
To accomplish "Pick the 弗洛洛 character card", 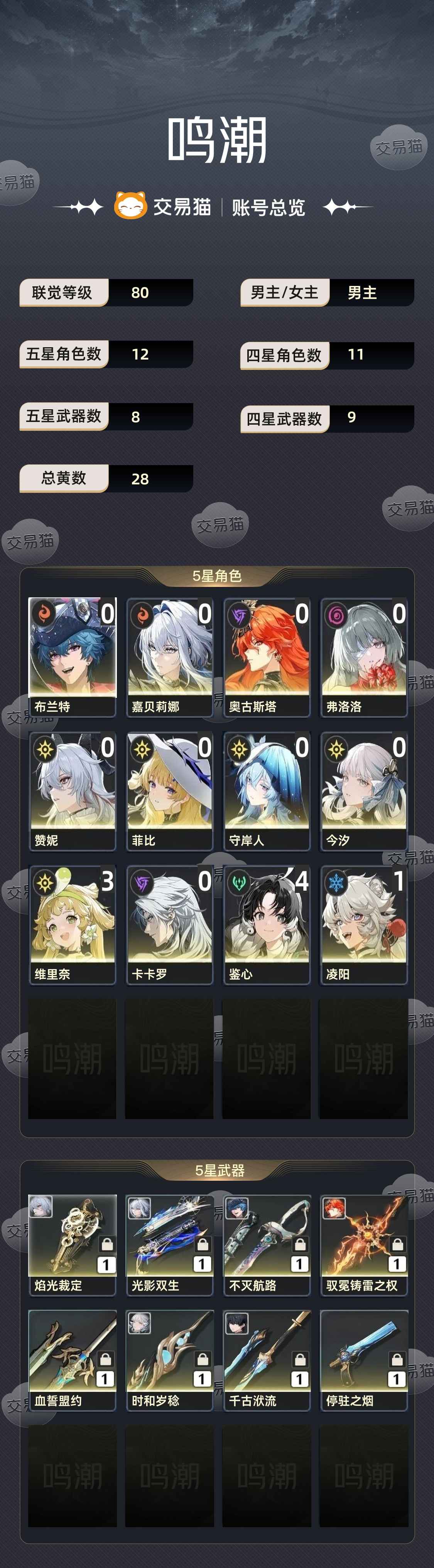I will click(364, 656).
